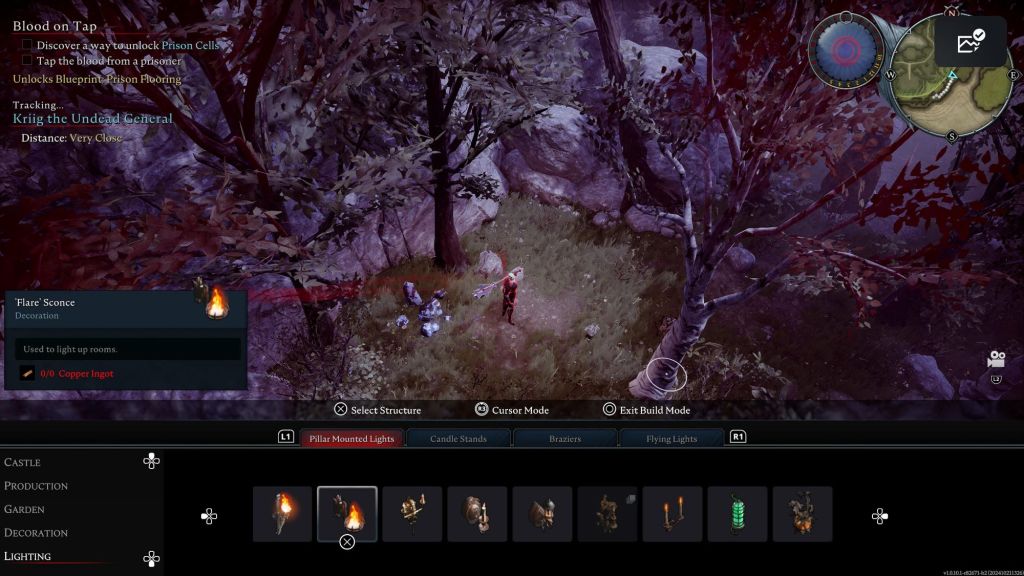Click the screenshot-saved notification overlay
Screen dimensions: 1024x576
[970, 41]
